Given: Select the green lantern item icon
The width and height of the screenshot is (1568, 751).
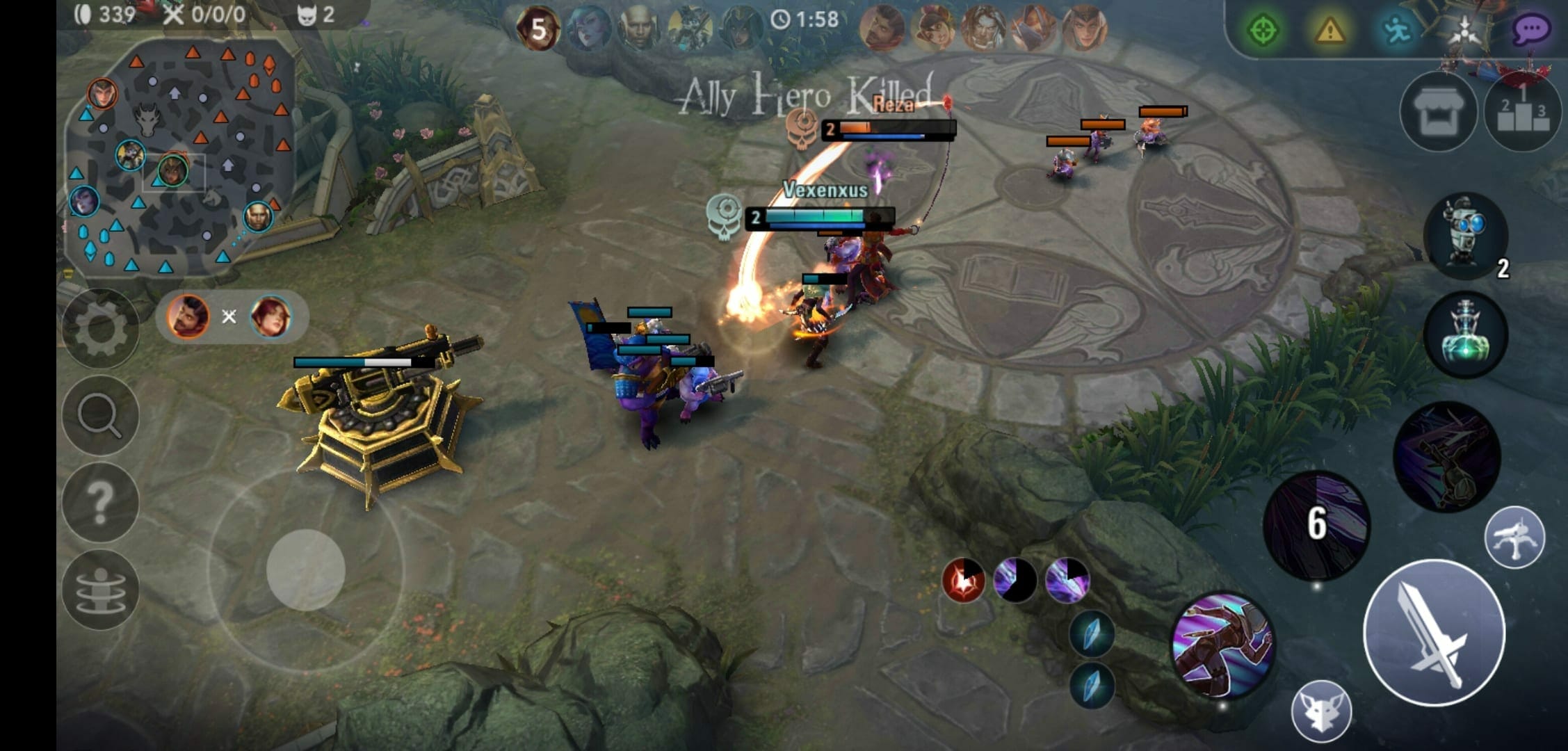Looking at the screenshot, I should coord(1465,334).
